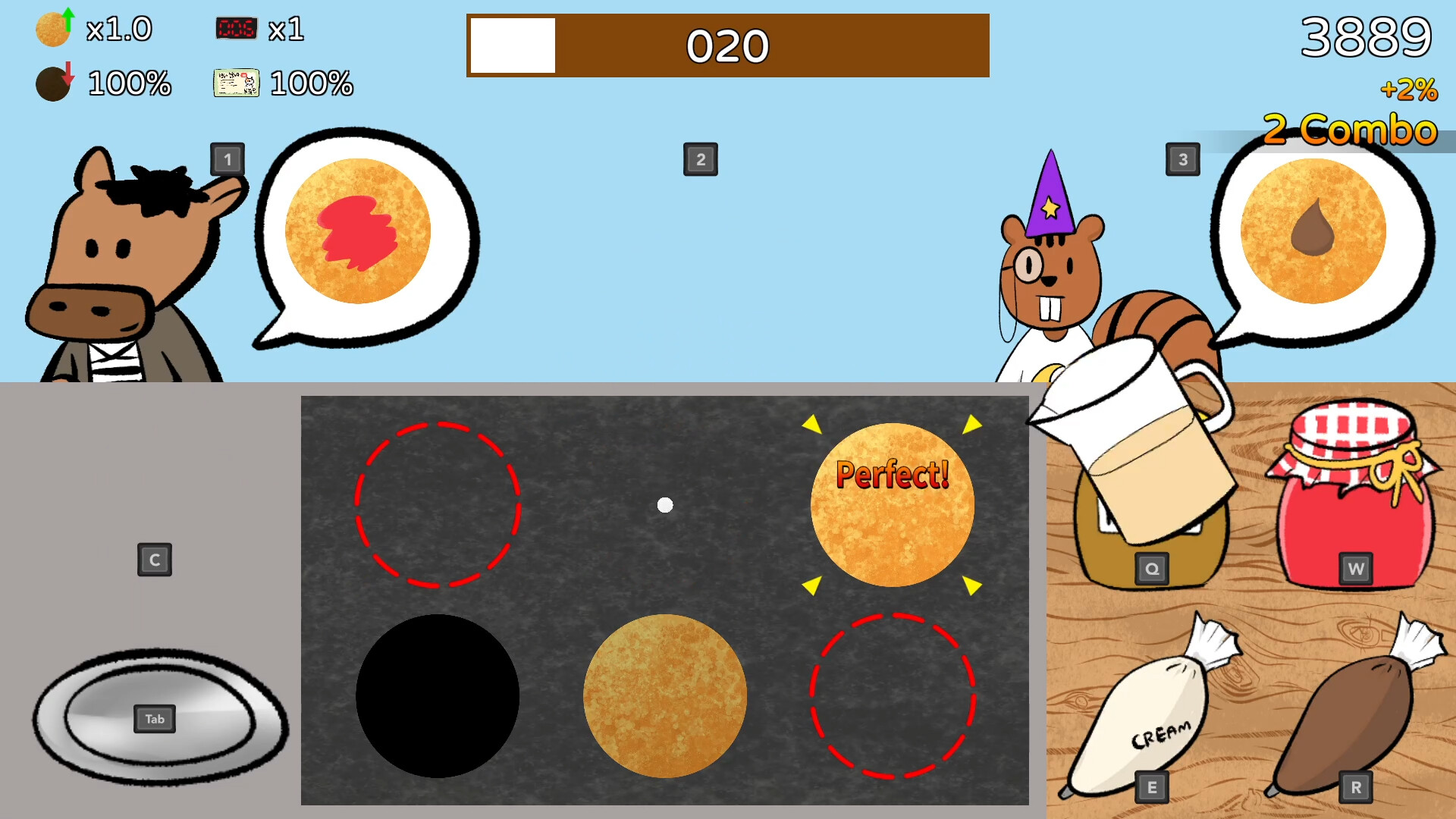Click the pancake multiplier icon showing x1.0
Viewport: 1456px width, 819px height.
(52, 29)
